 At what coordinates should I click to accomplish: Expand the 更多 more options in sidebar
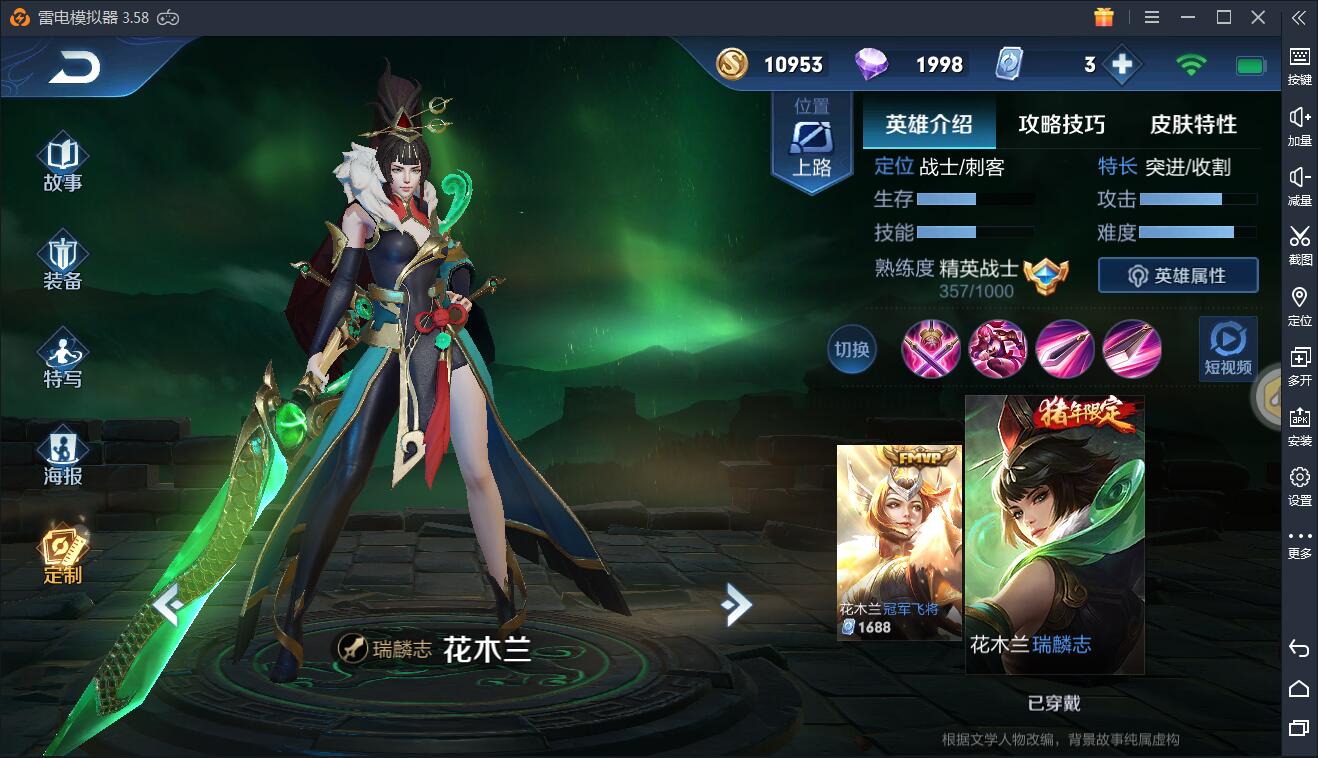click(1299, 542)
